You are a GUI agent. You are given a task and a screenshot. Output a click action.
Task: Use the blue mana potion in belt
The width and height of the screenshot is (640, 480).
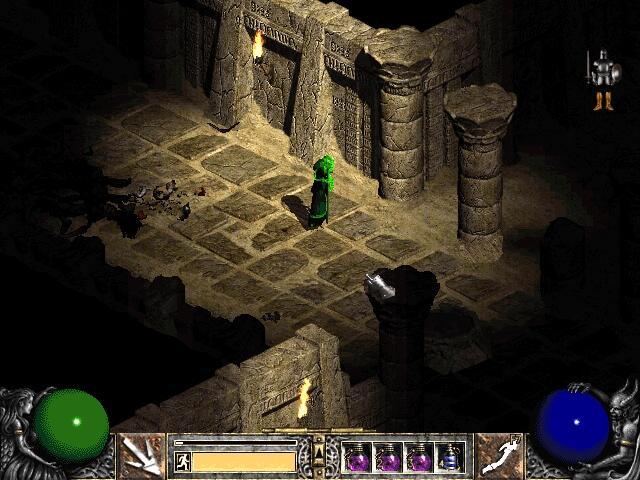pos(451,458)
